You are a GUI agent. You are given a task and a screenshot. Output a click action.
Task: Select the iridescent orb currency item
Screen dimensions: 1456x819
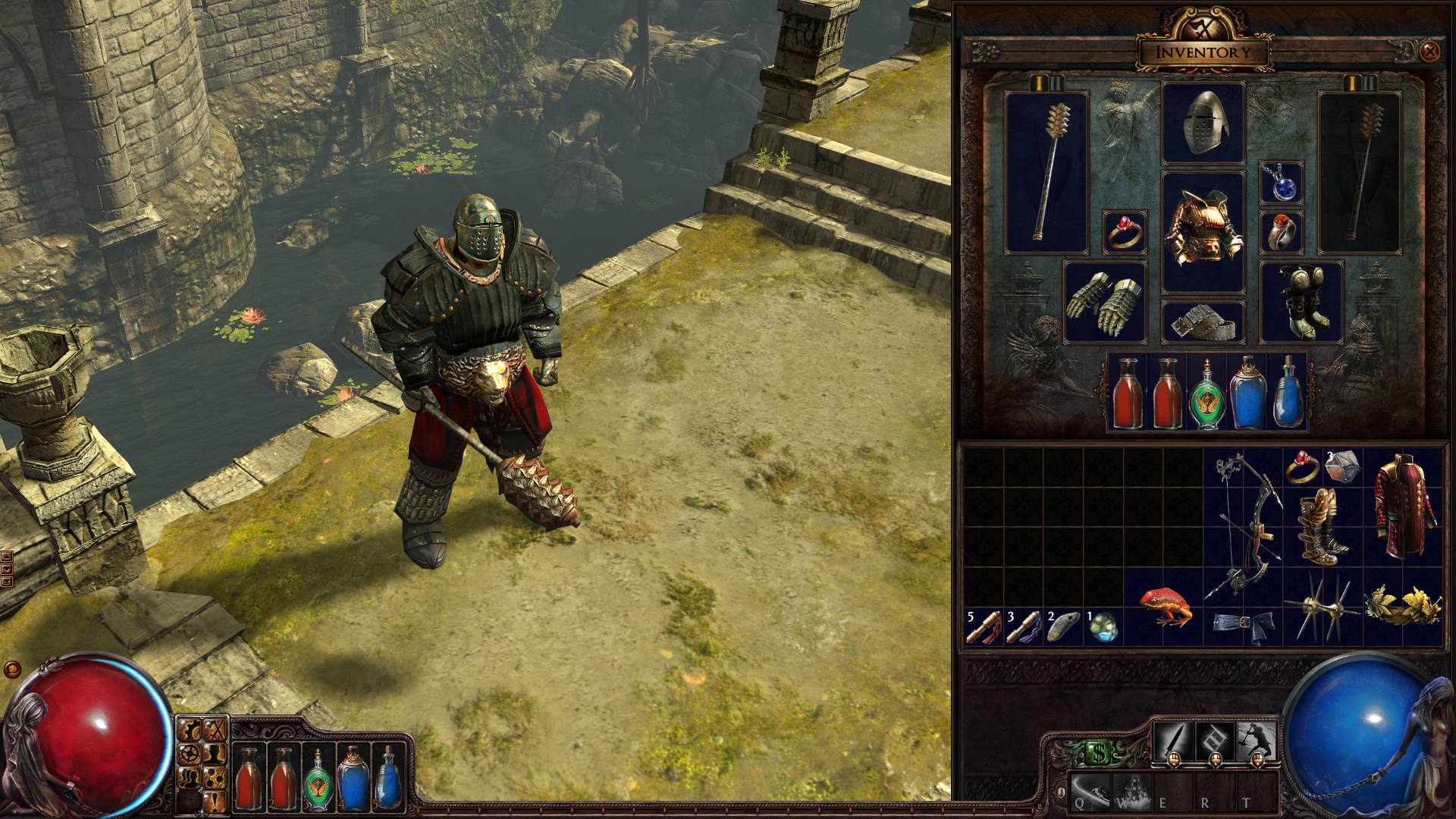click(x=1103, y=628)
